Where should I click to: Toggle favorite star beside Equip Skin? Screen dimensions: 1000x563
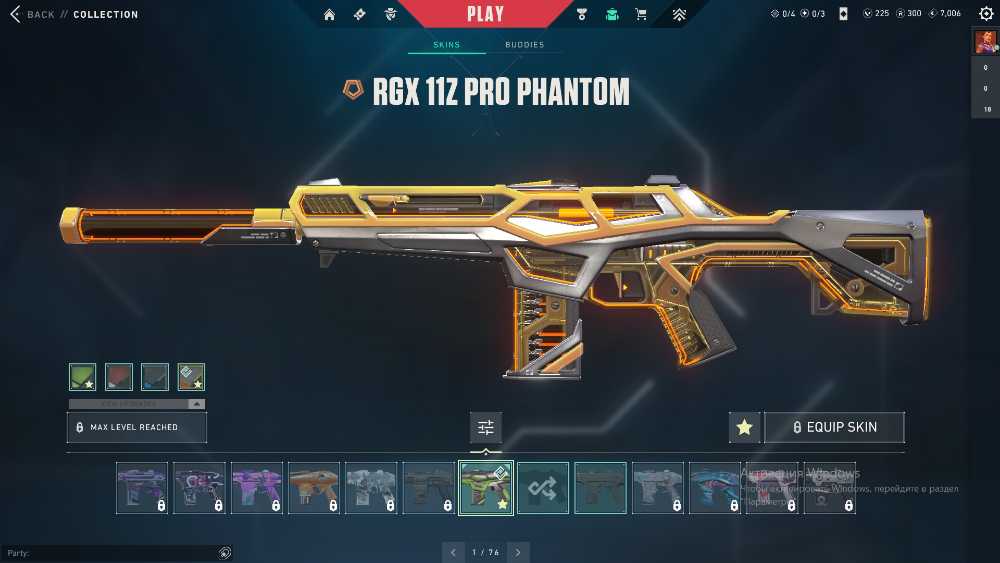click(x=744, y=427)
